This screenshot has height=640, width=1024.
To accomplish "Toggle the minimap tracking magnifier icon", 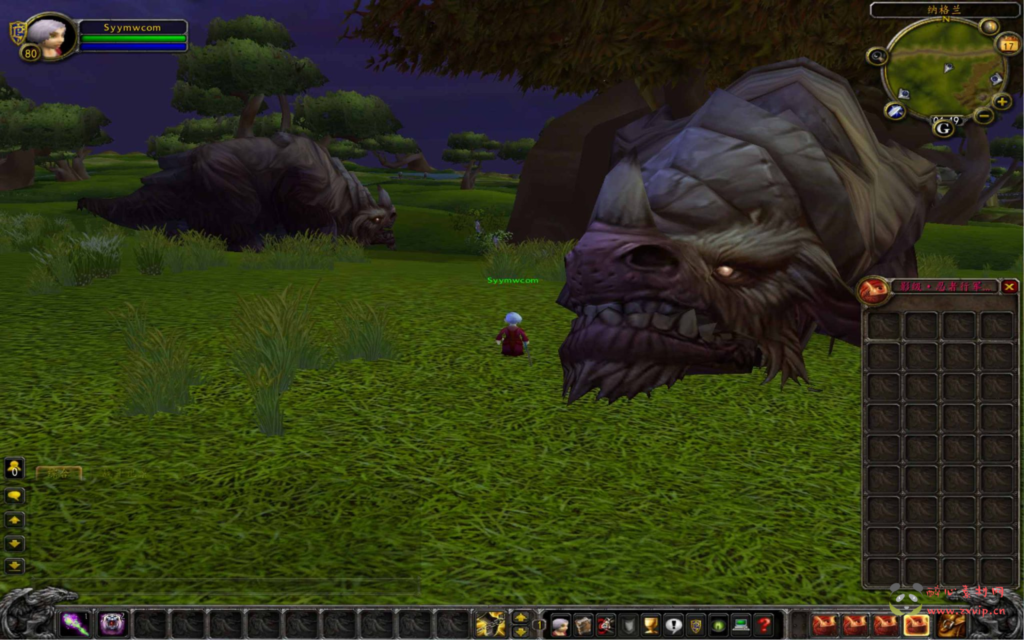I will 878,56.
